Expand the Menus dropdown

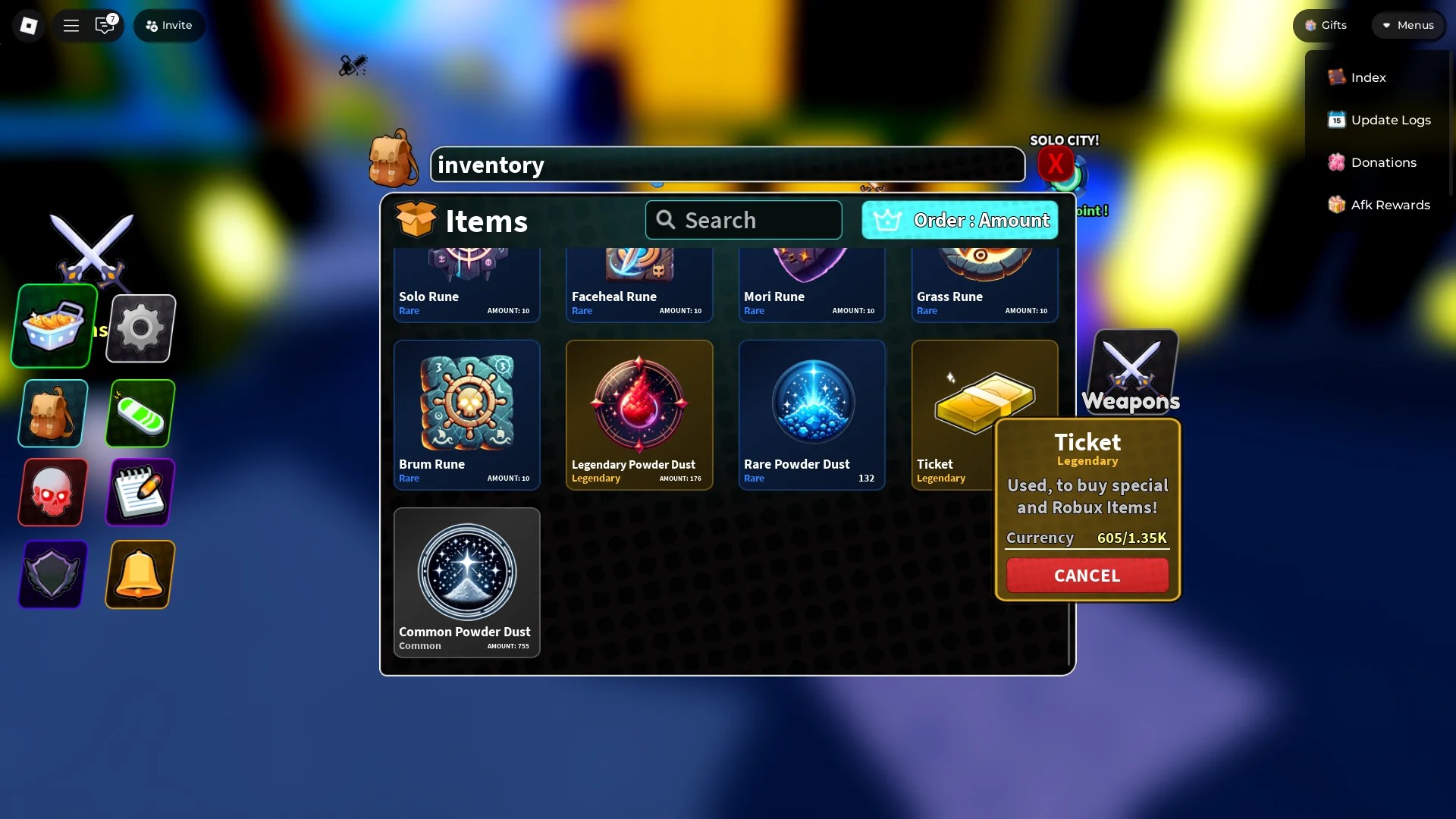(x=1408, y=24)
